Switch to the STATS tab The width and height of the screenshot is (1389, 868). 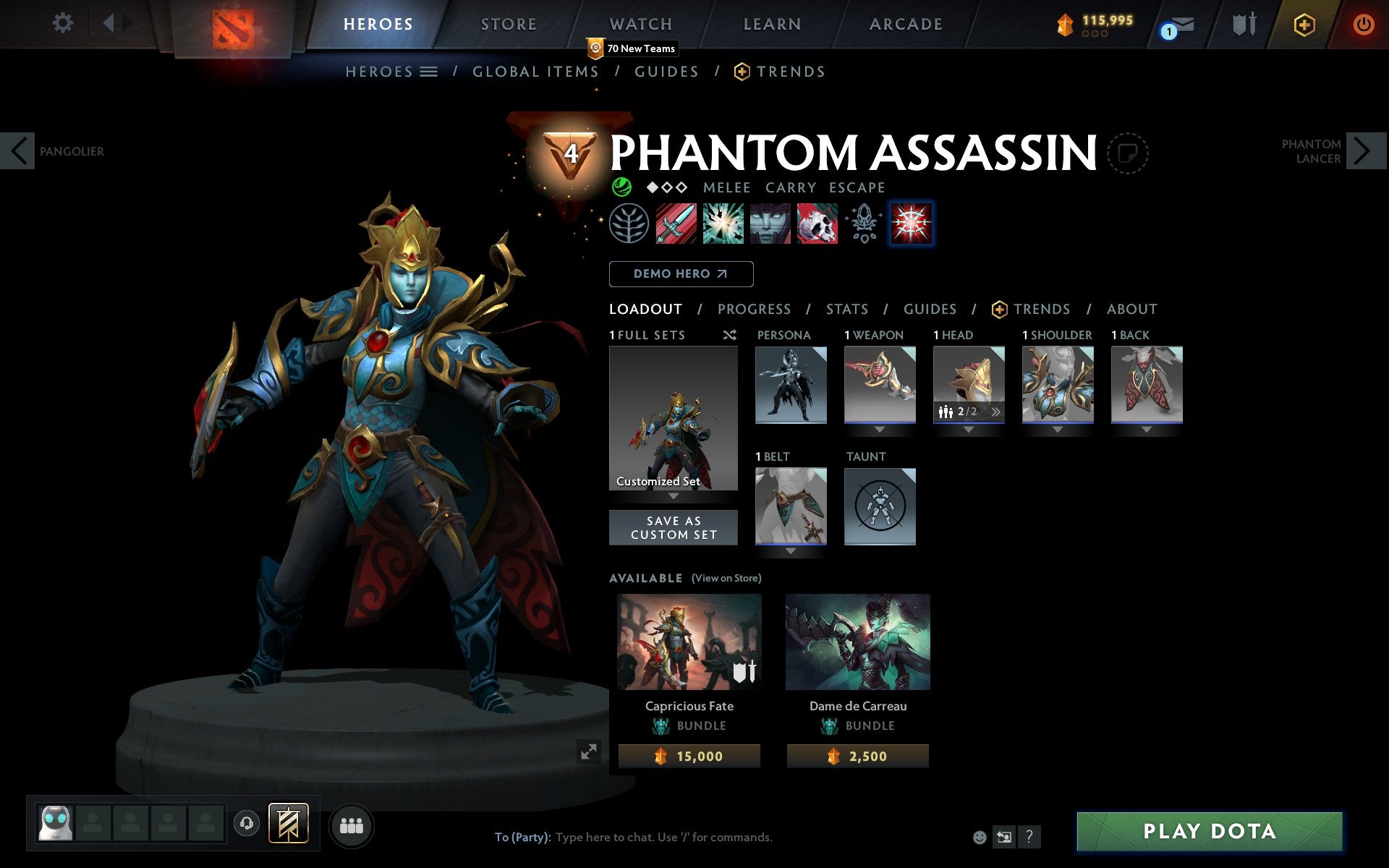point(846,310)
